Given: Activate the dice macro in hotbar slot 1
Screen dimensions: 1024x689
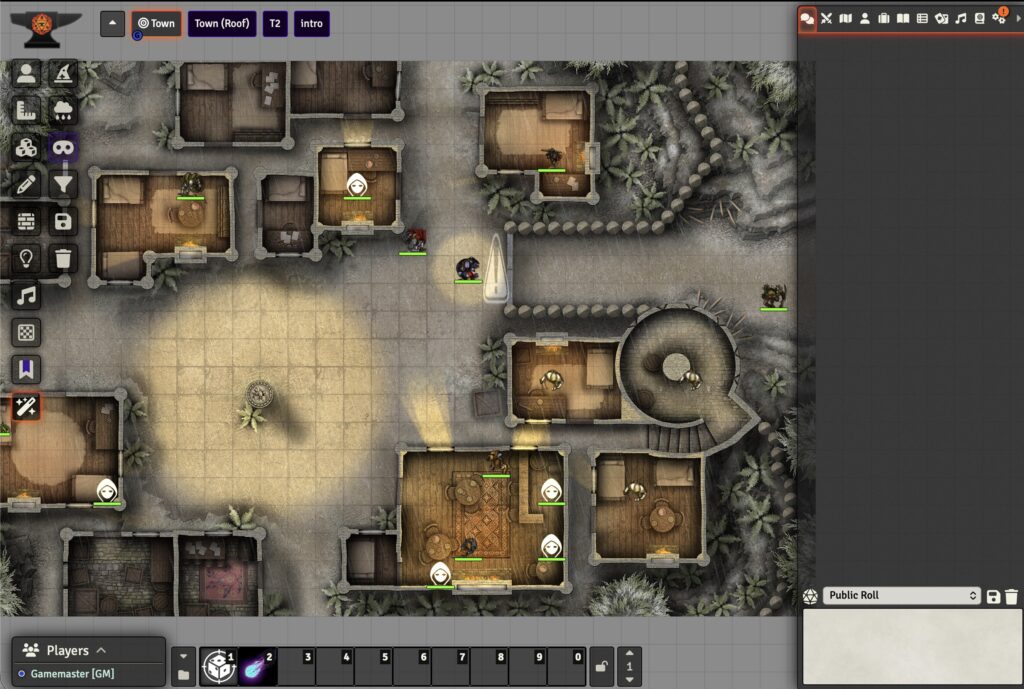Looking at the screenshot, I should (x=217, y=666).
